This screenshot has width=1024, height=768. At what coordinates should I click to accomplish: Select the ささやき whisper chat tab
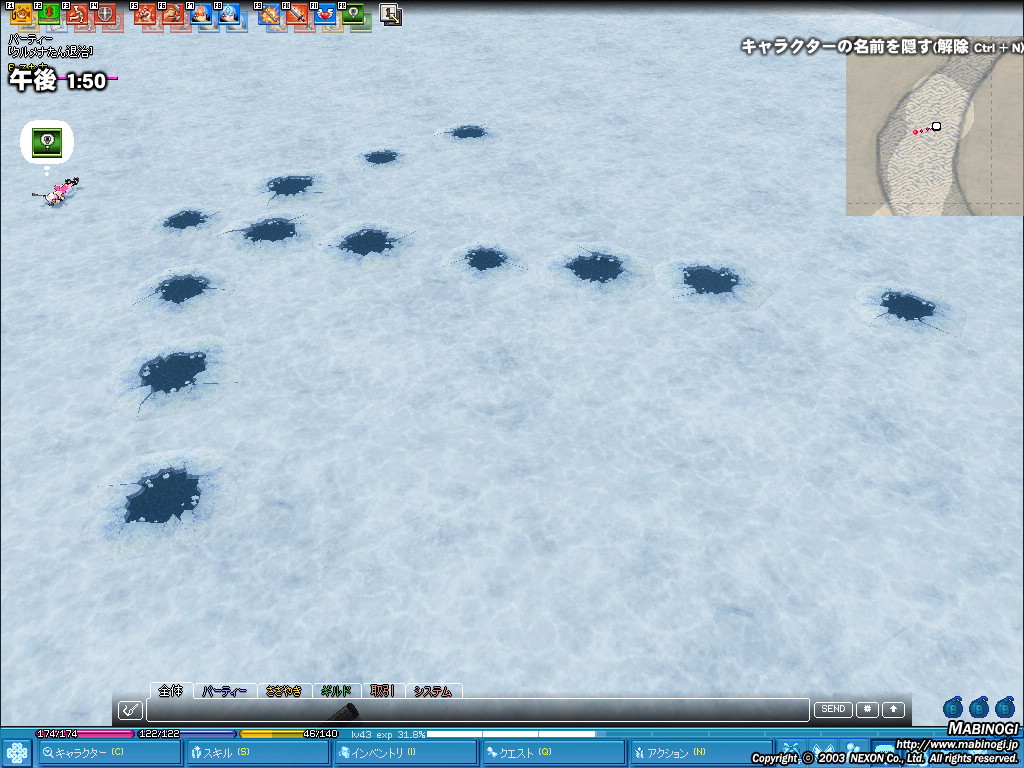[284, 691]
